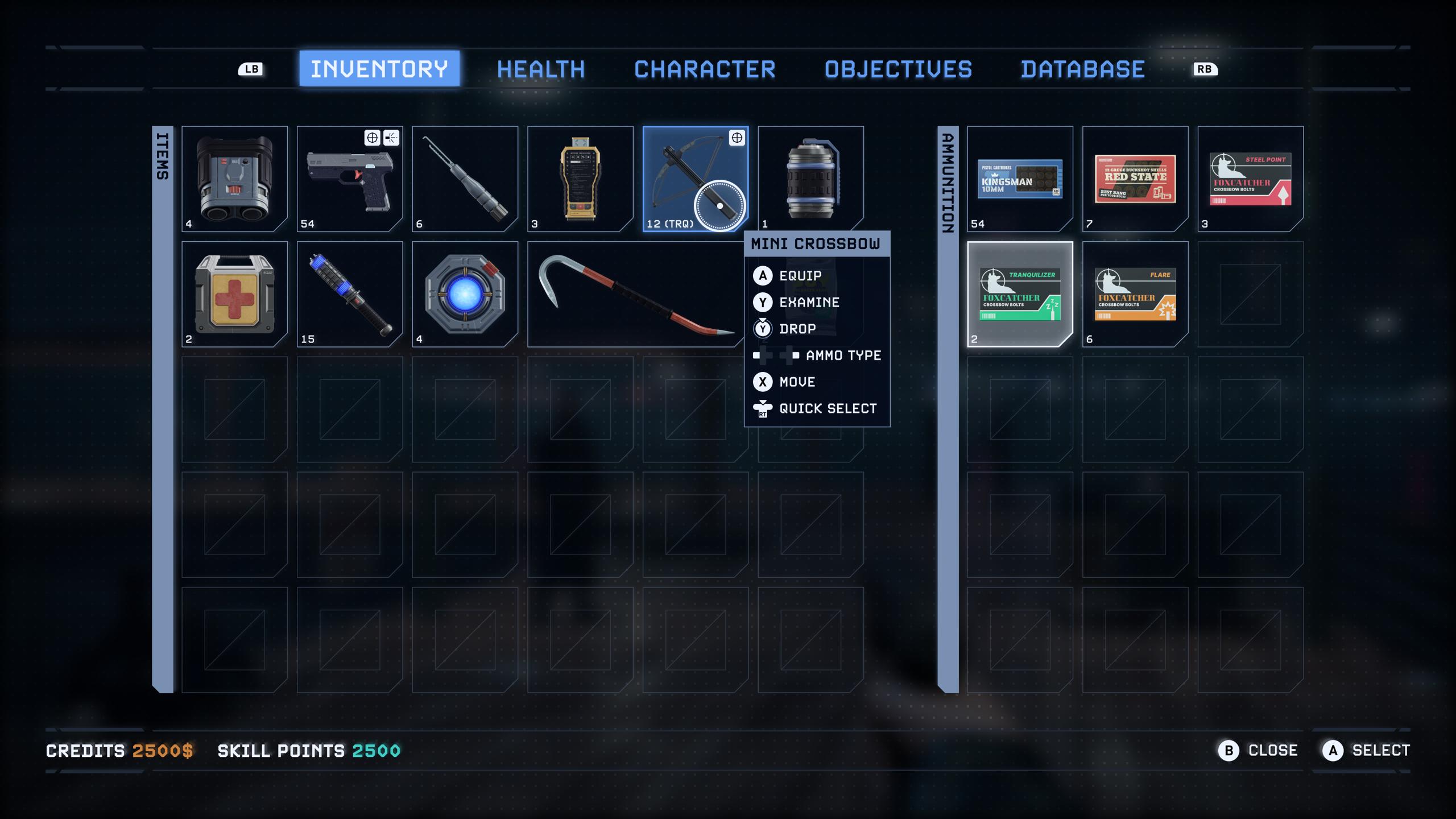Open the Character tab
1456x819 pixels.
[704, 69]
